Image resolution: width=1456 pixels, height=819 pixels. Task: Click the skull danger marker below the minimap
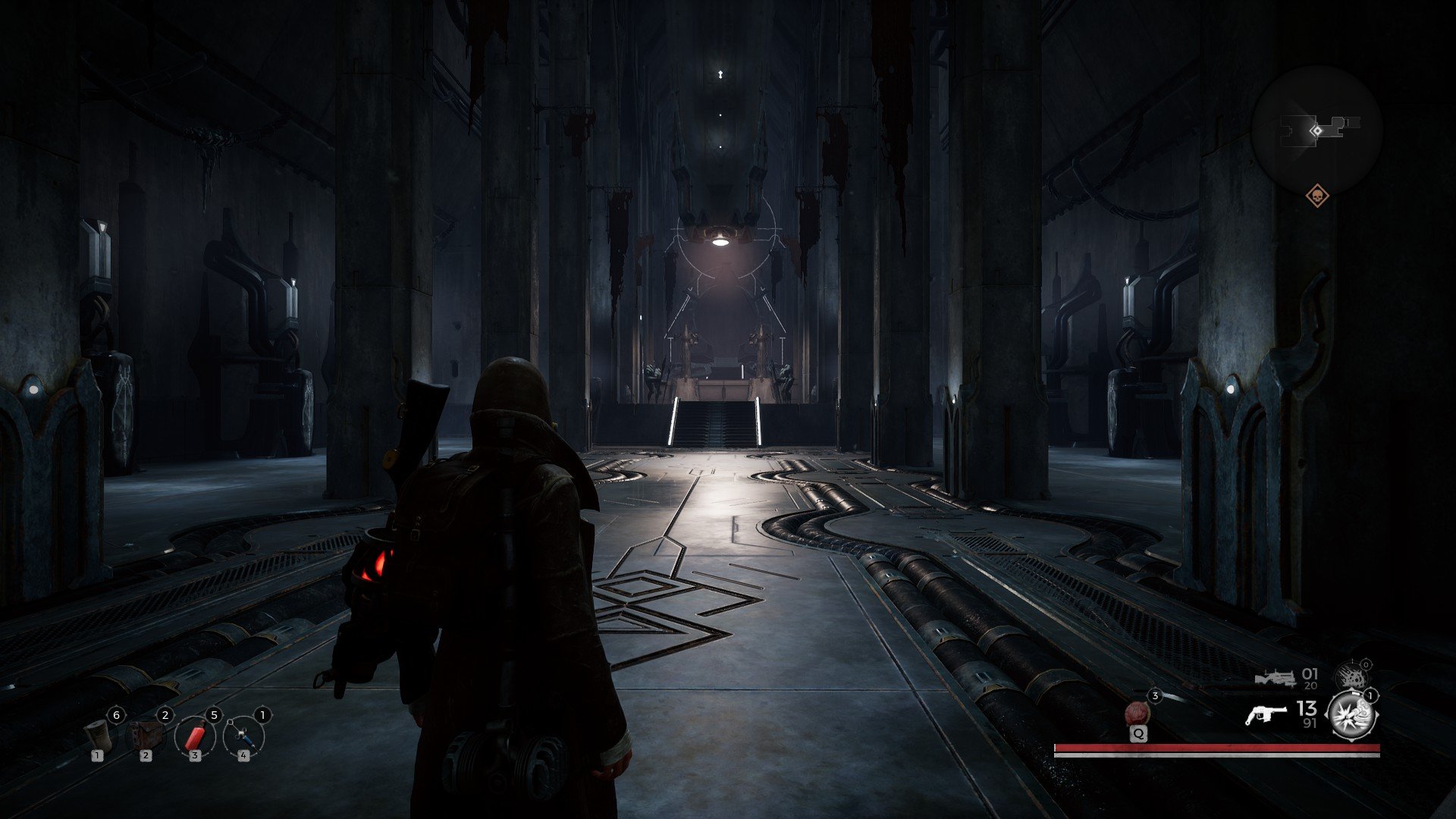click(x=1317, y=197)
